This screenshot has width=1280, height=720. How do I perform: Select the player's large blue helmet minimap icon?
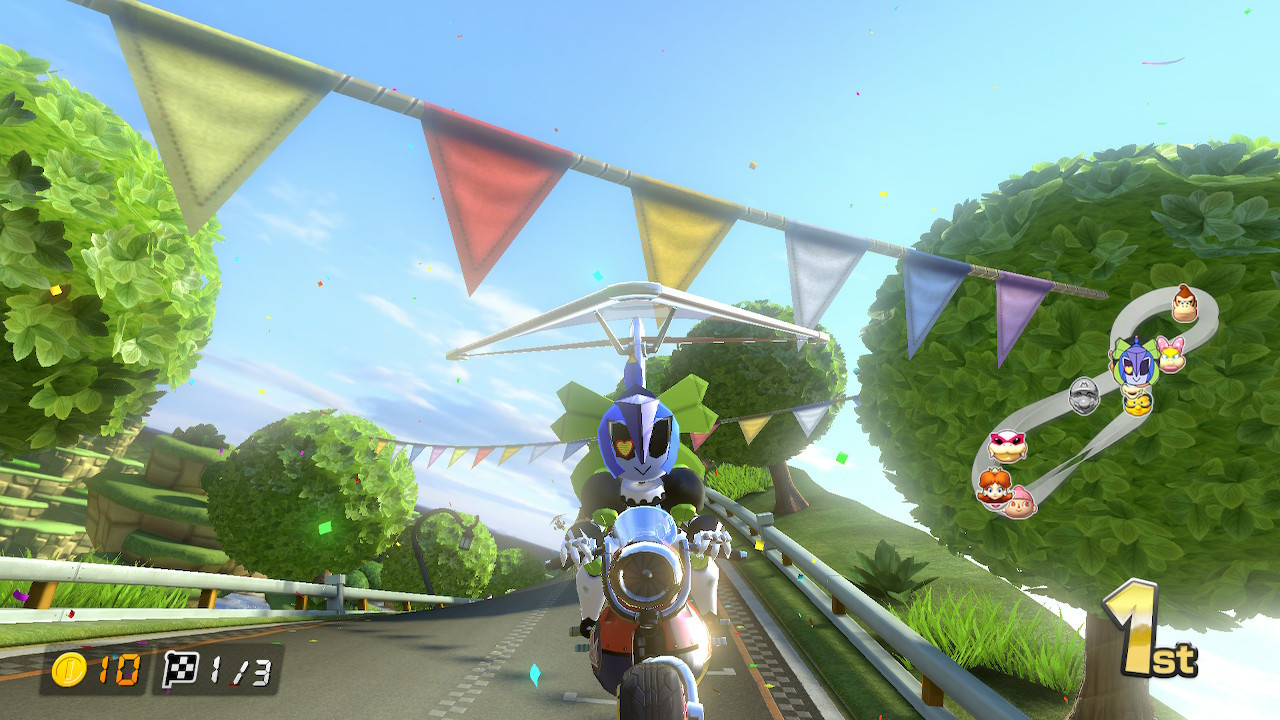1136,362
